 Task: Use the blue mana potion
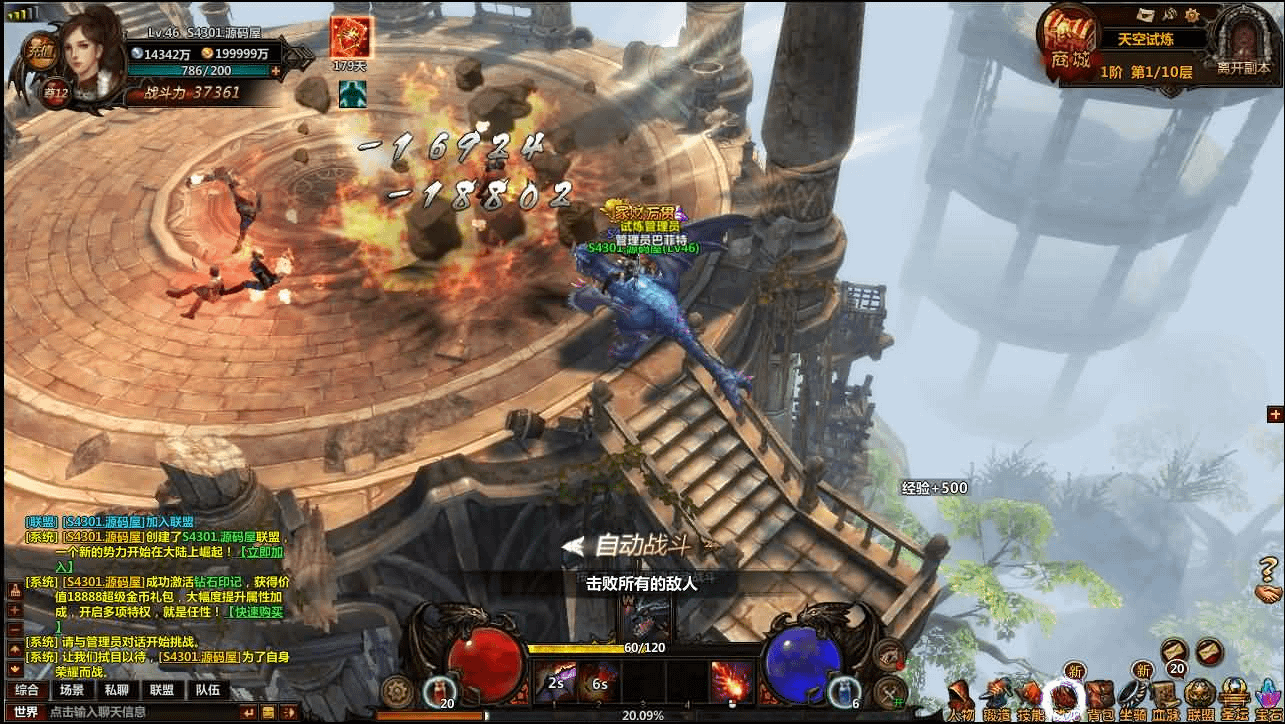click(x=846, y=688)
